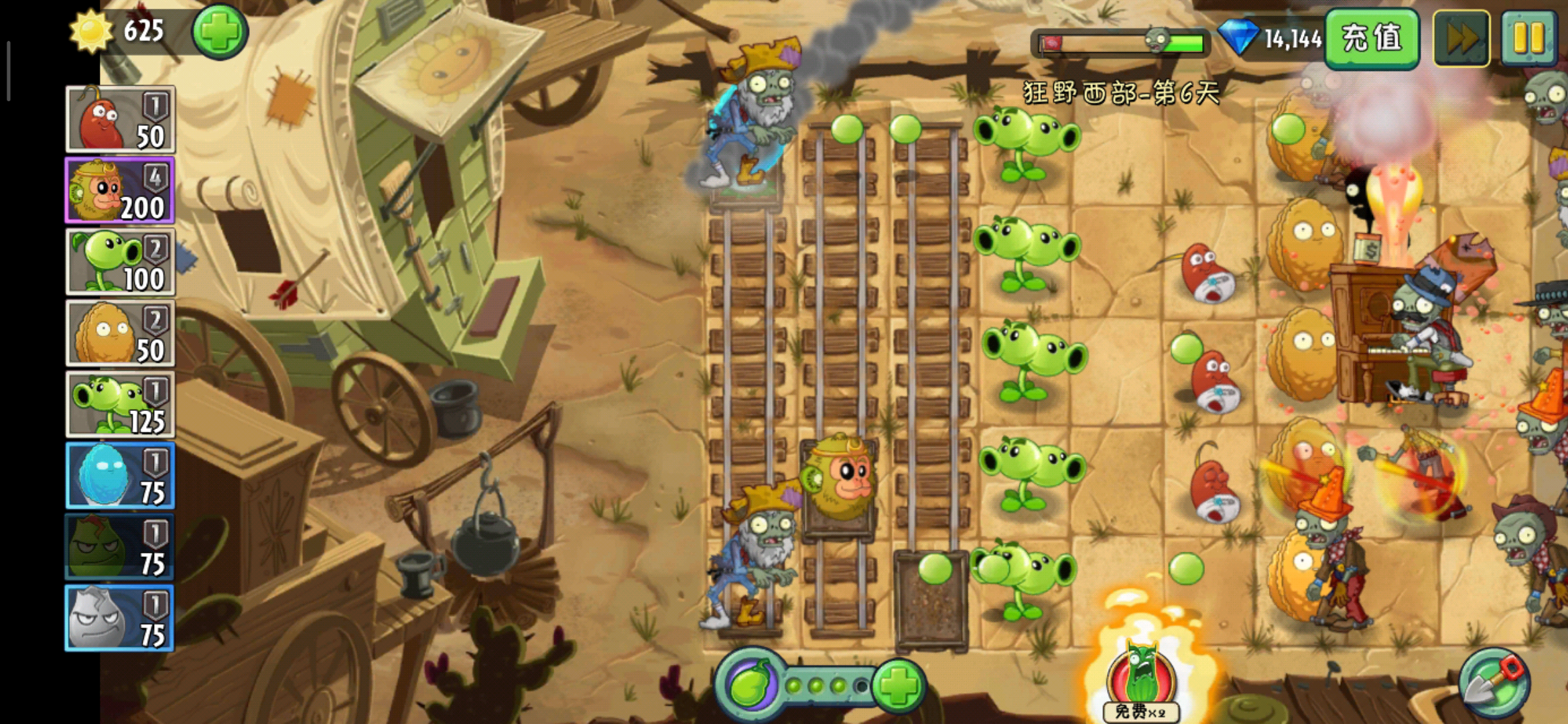This screenshot has width=1568, height=724.
Task: Buy more plant food with the plus button
Action: (899, 685)
